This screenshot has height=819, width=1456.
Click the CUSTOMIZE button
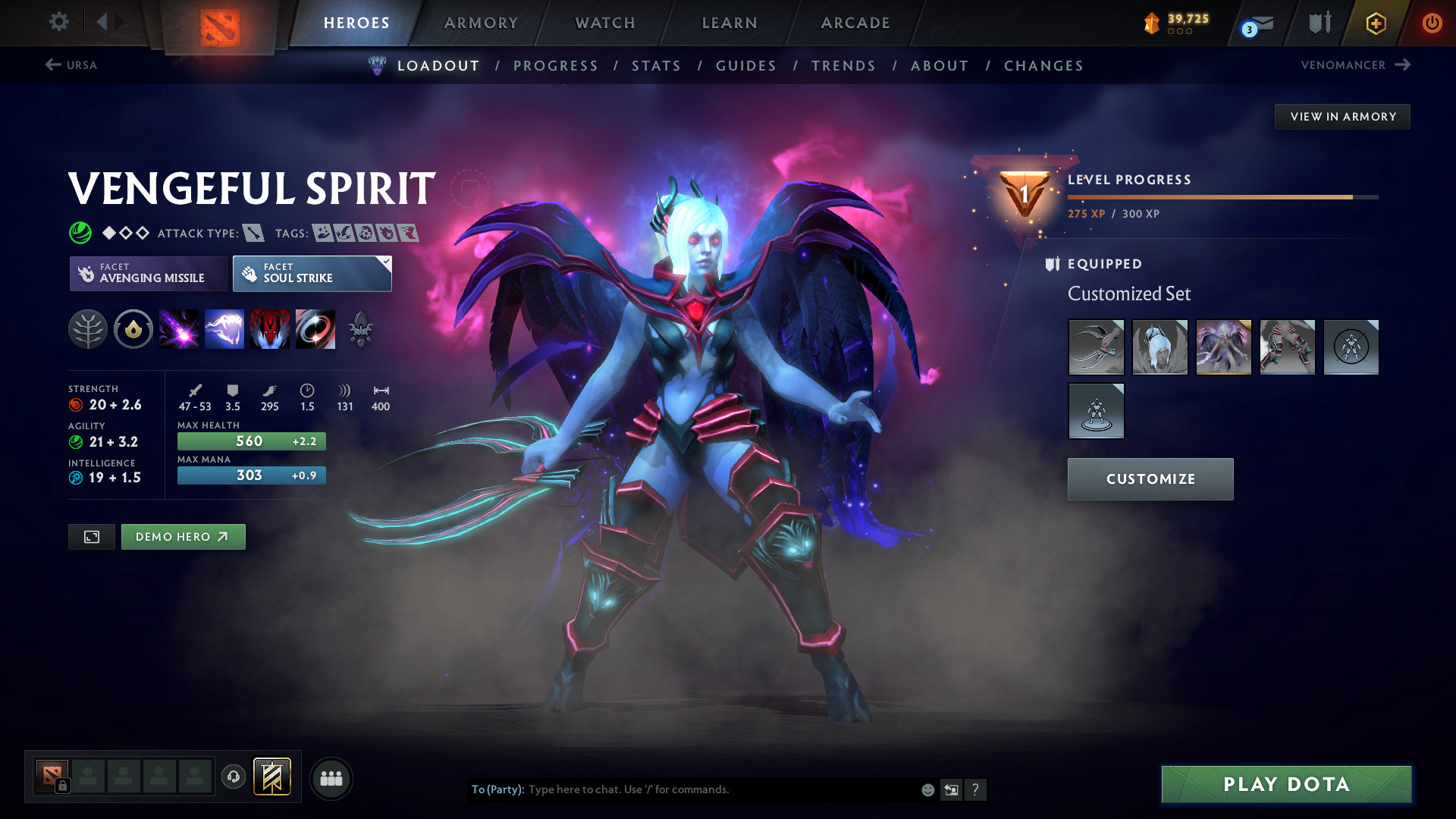pos(1150,479)
